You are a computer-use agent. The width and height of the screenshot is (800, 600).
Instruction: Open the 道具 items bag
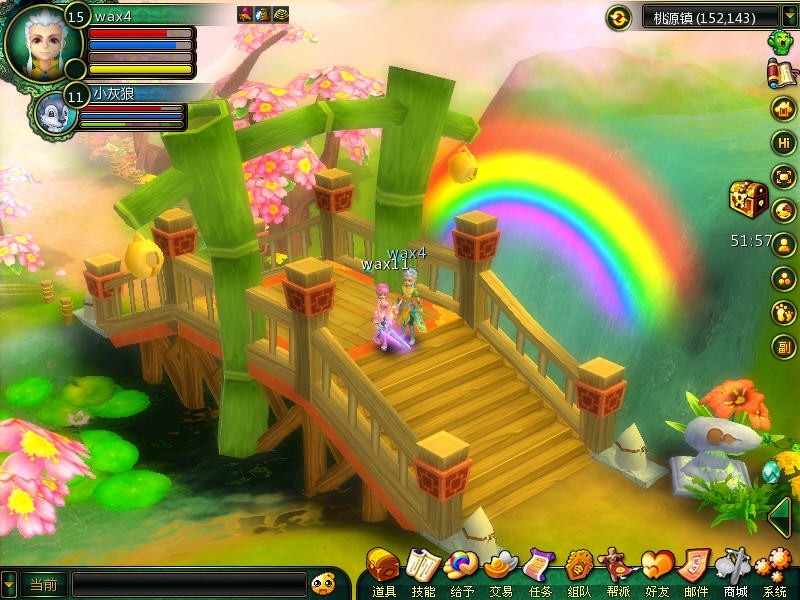[383, 568]
